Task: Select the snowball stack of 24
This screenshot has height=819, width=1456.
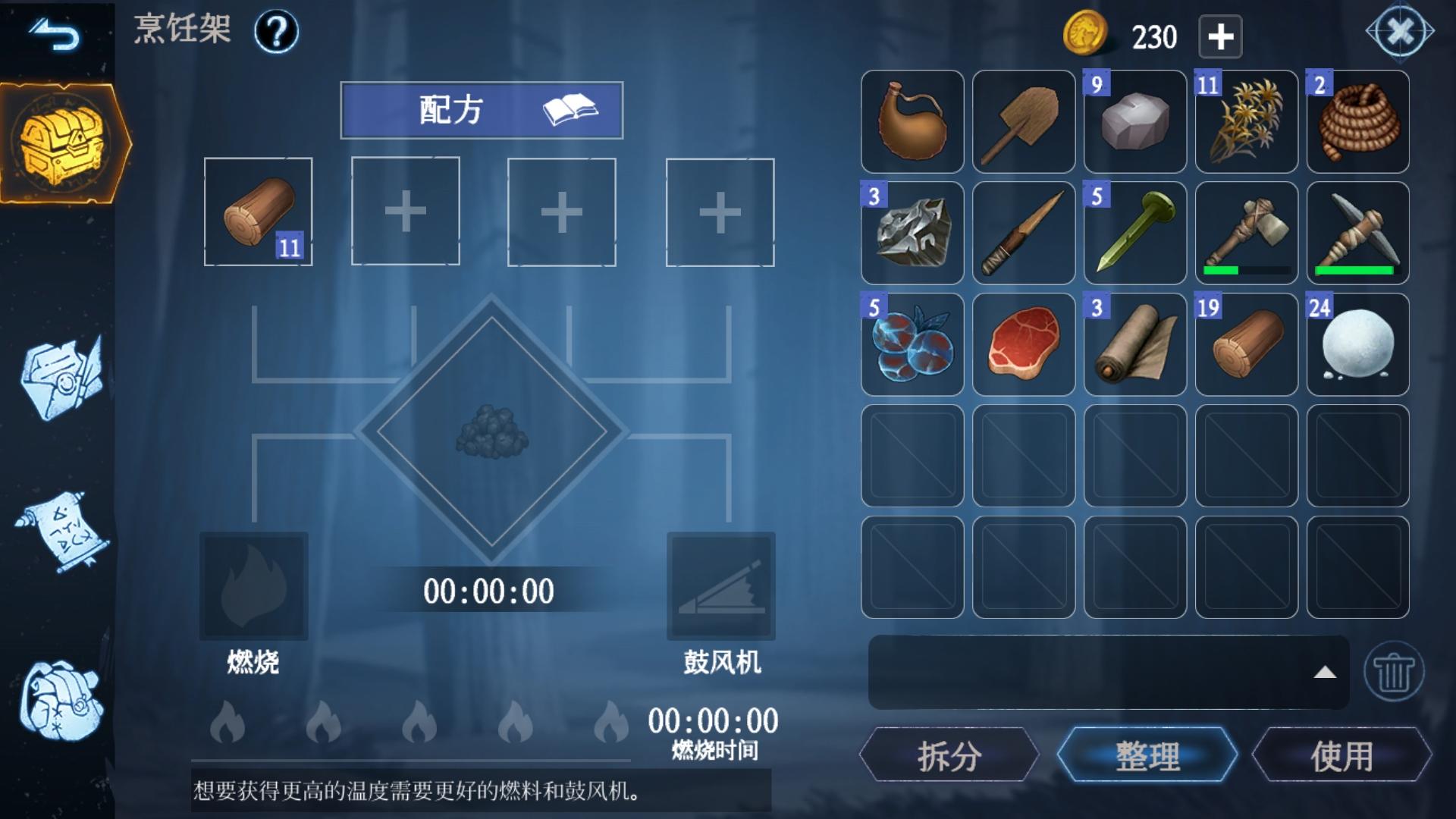Action: point(1357,344)
